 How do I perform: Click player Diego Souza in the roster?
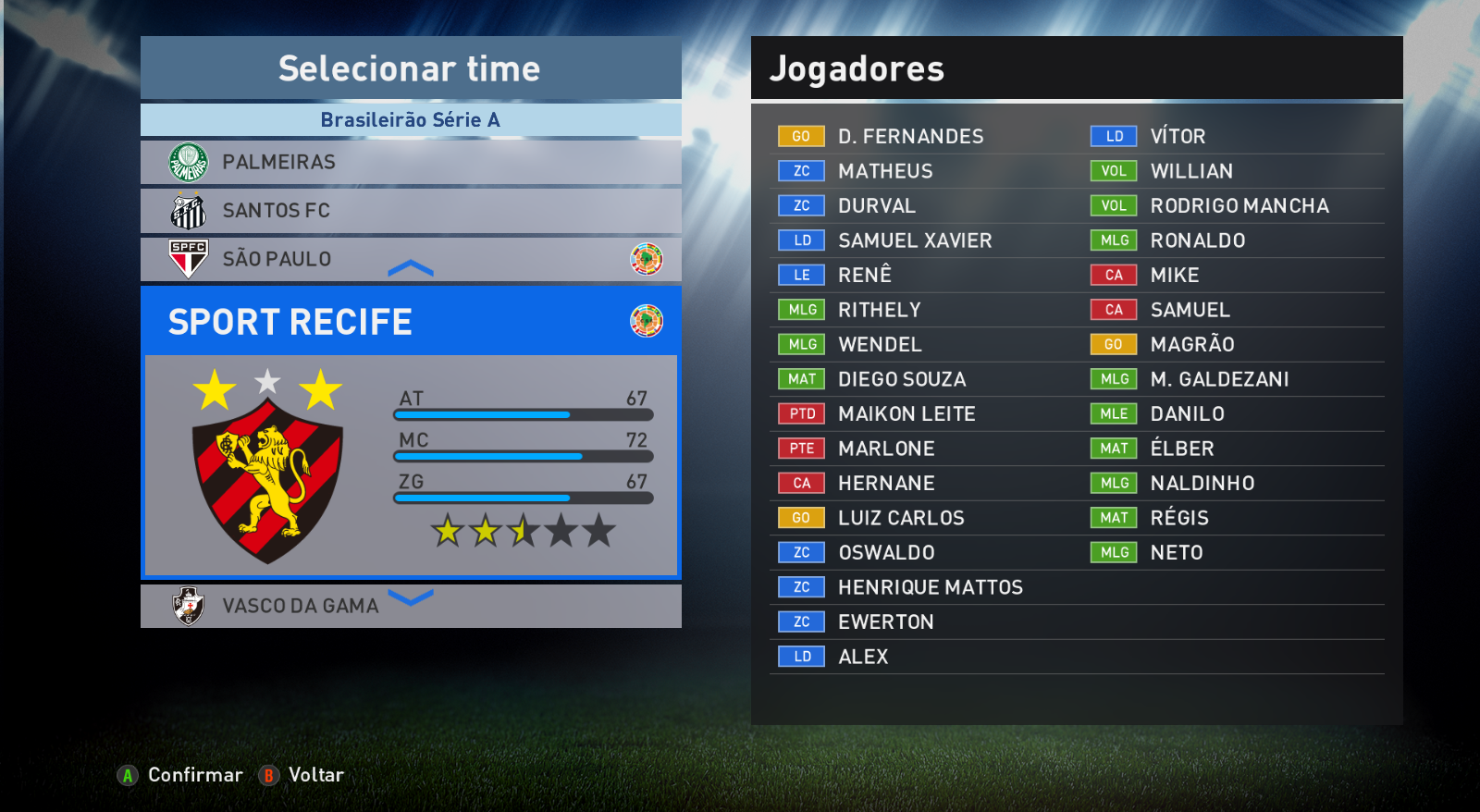pyautogui.click(x=901, y=379)
